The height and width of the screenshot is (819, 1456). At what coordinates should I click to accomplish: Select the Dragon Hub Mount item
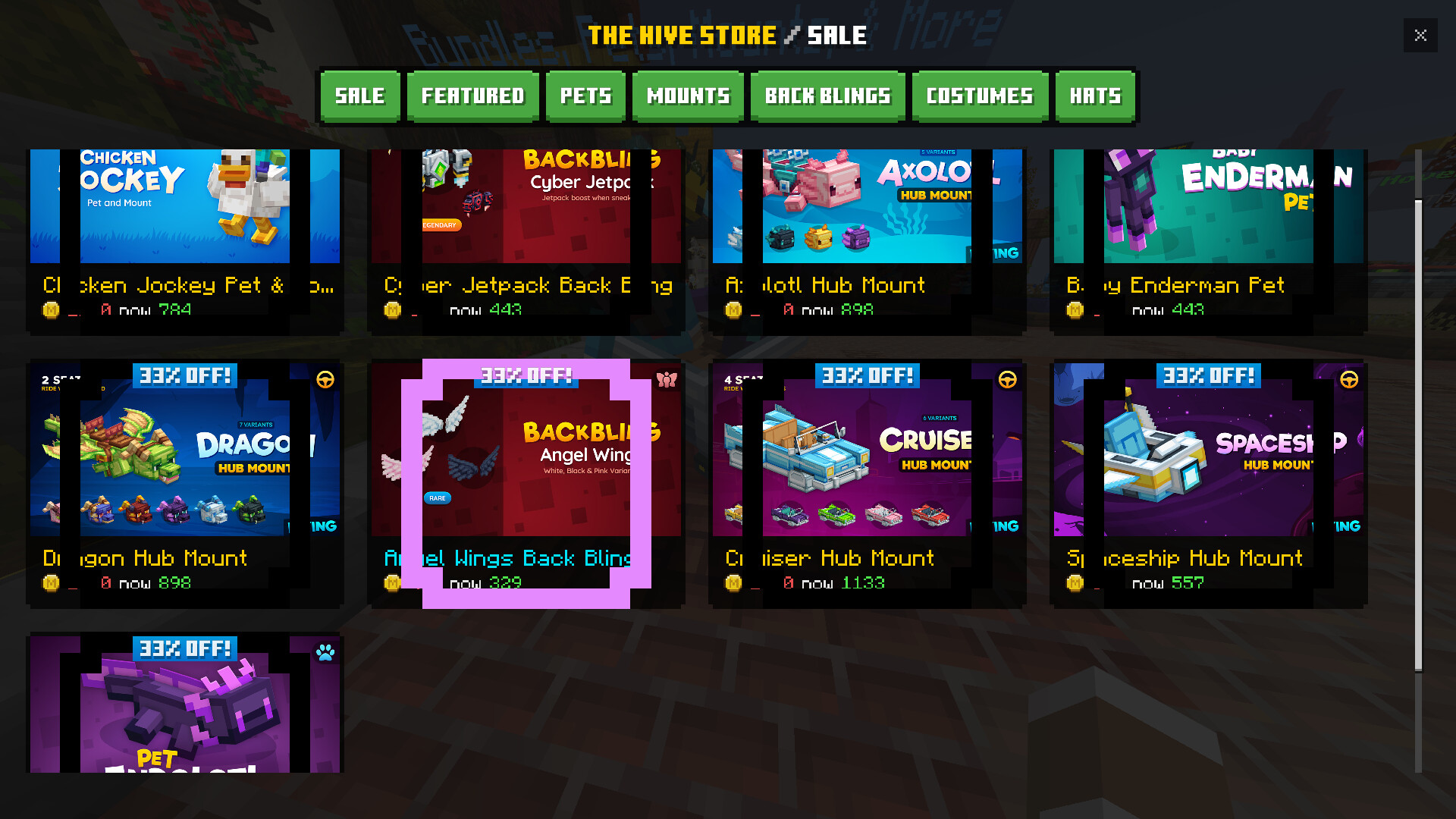point(185,478)
